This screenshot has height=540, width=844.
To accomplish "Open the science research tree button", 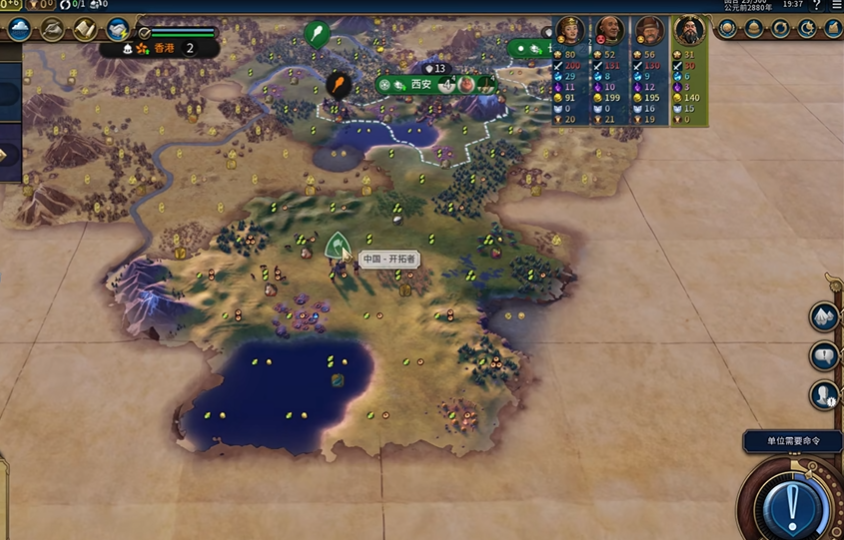I will tap(18, 29).
